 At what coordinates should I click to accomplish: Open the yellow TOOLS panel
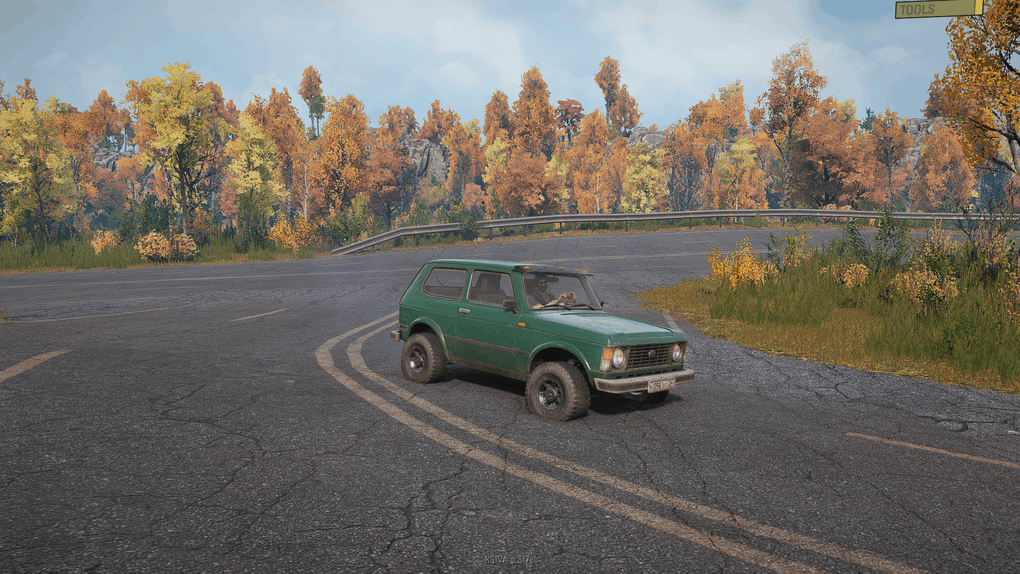coord(938,9)
